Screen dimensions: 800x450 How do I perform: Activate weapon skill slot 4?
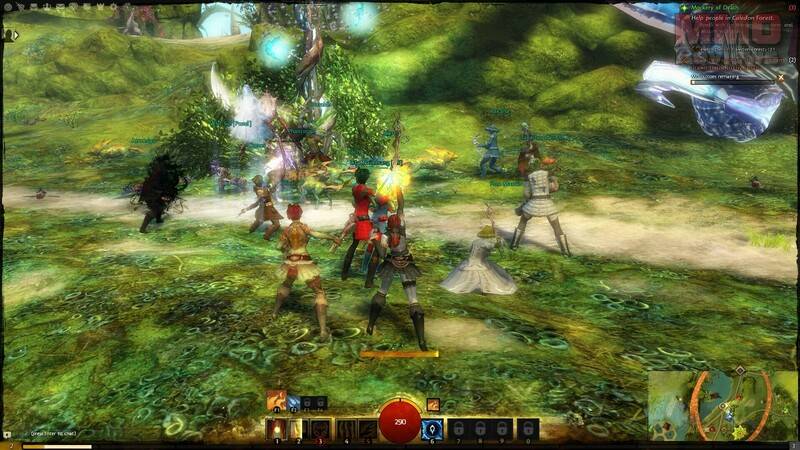pyautogui.click(x=344, y=429)
